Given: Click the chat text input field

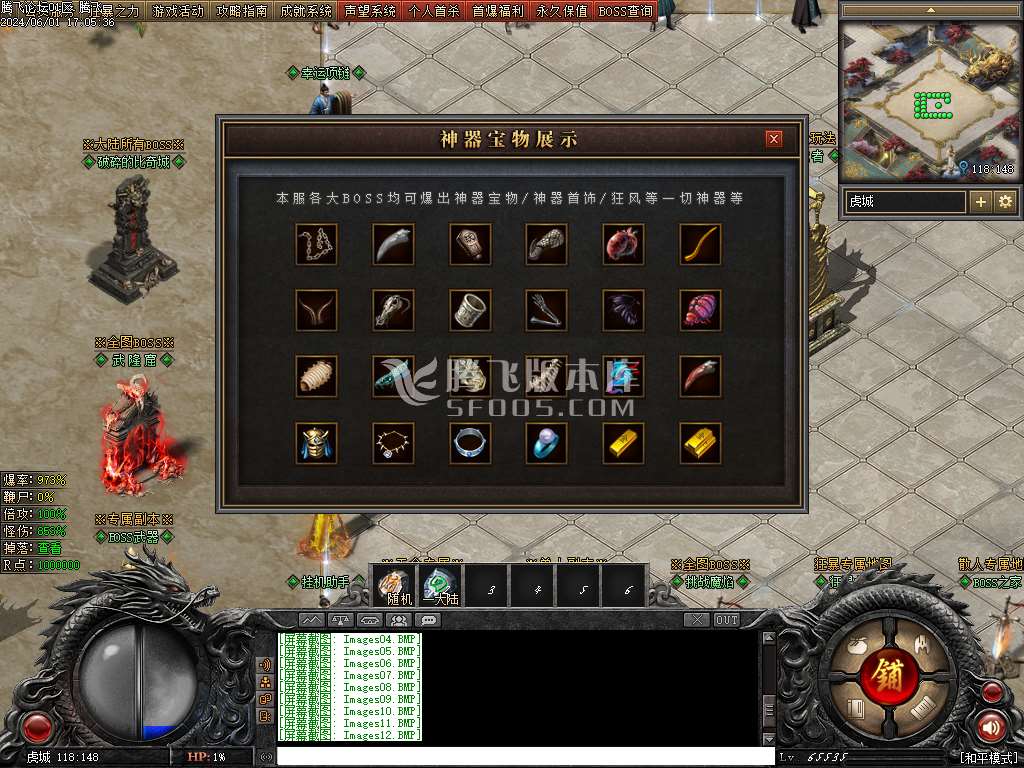Looking at the screenshot, I should tap(525, 757).
